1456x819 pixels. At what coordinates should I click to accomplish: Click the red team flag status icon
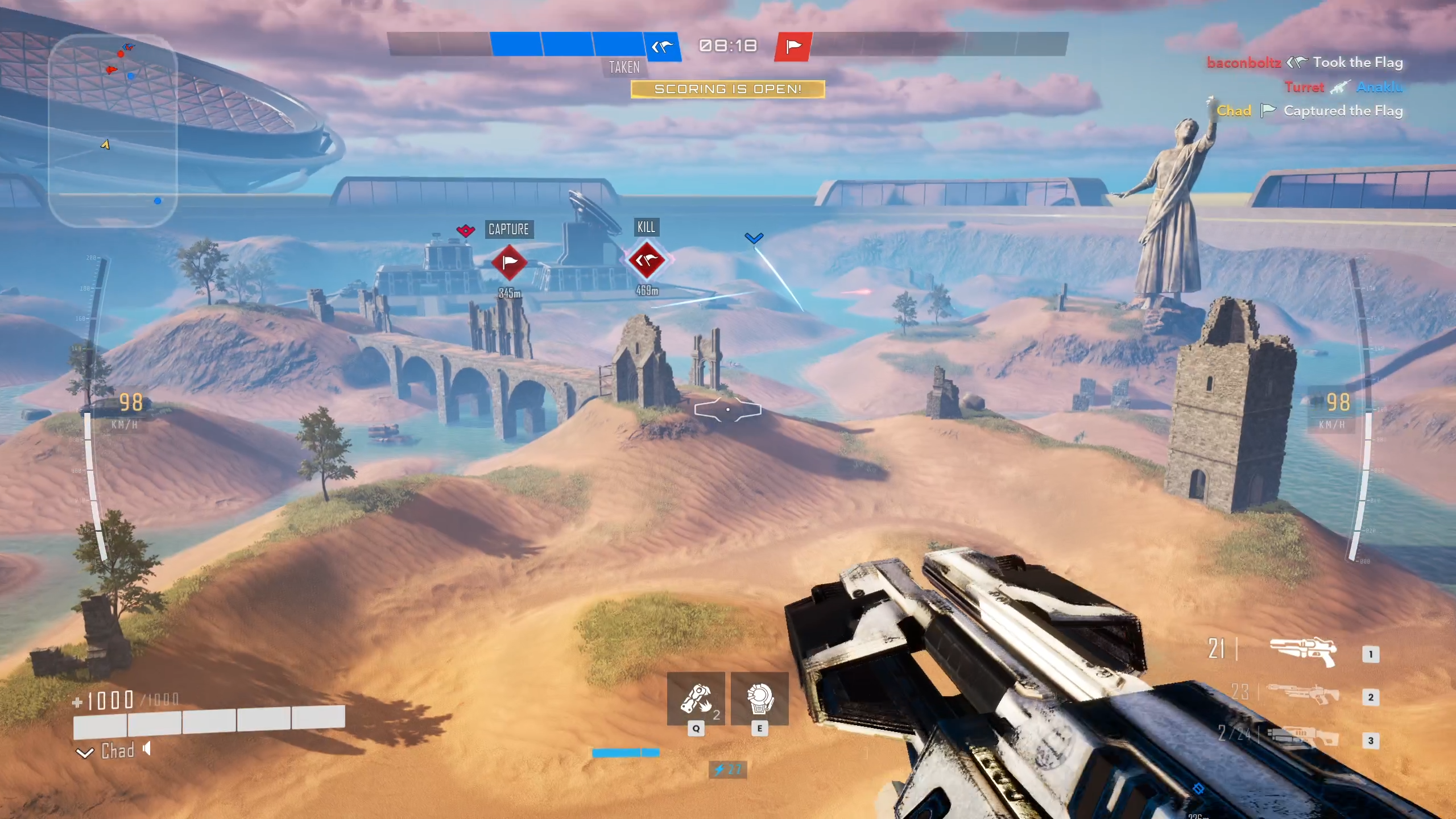pos(793,46)
